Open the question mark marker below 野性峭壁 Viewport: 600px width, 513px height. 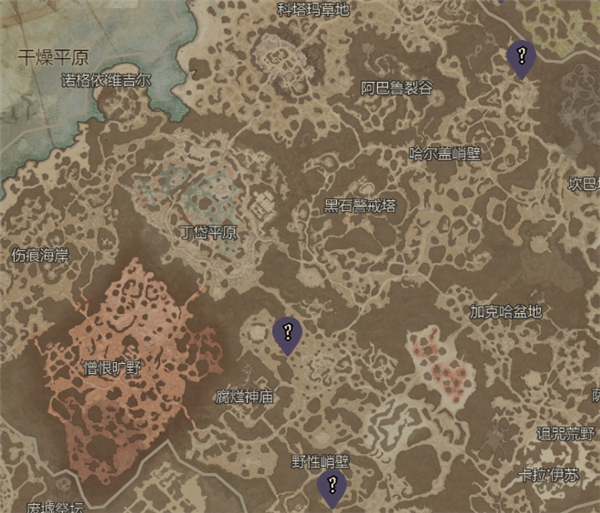[x=331, y=488]
